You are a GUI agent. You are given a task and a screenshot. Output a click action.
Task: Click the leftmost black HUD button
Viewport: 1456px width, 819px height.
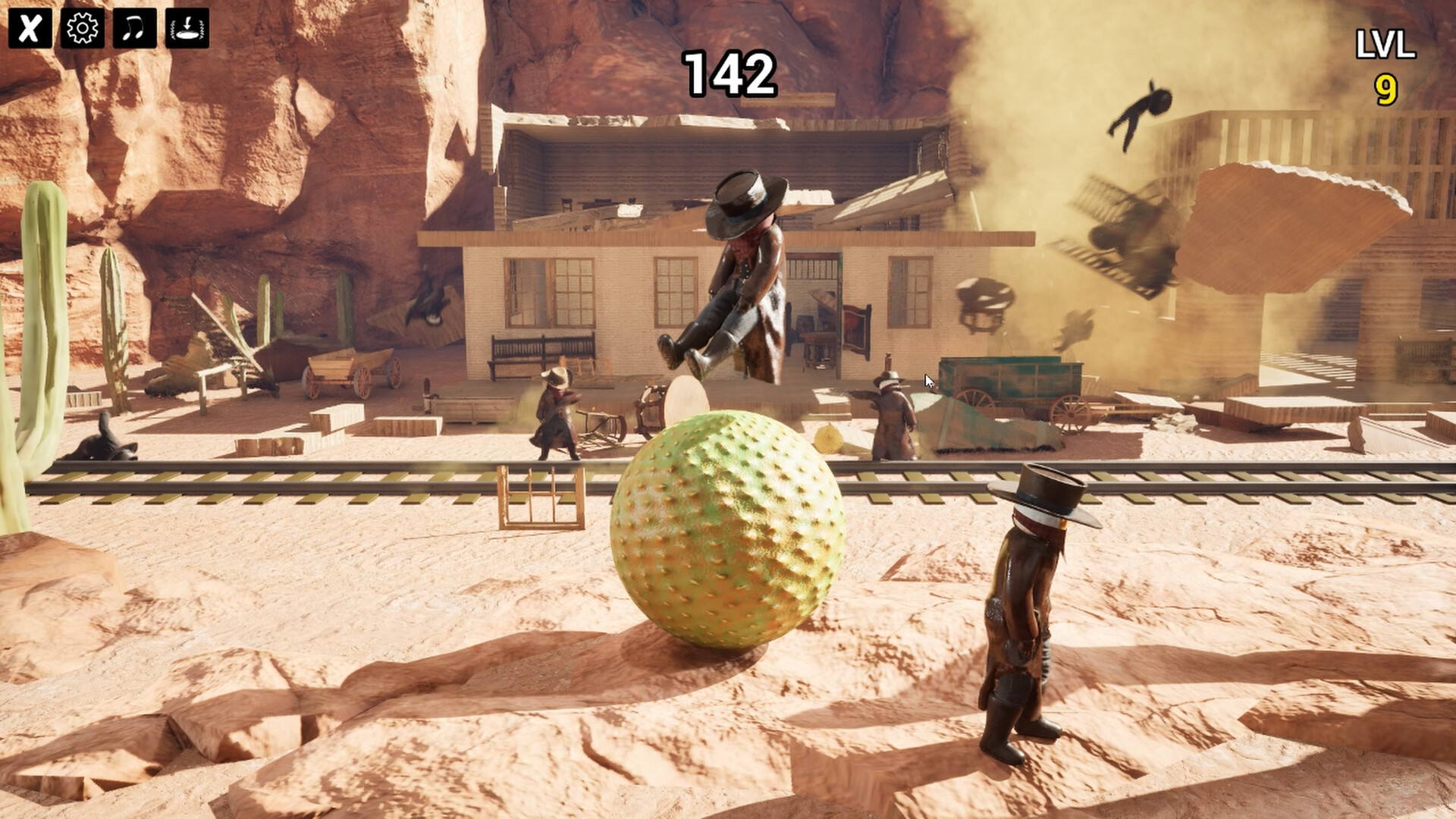[28, 28]
